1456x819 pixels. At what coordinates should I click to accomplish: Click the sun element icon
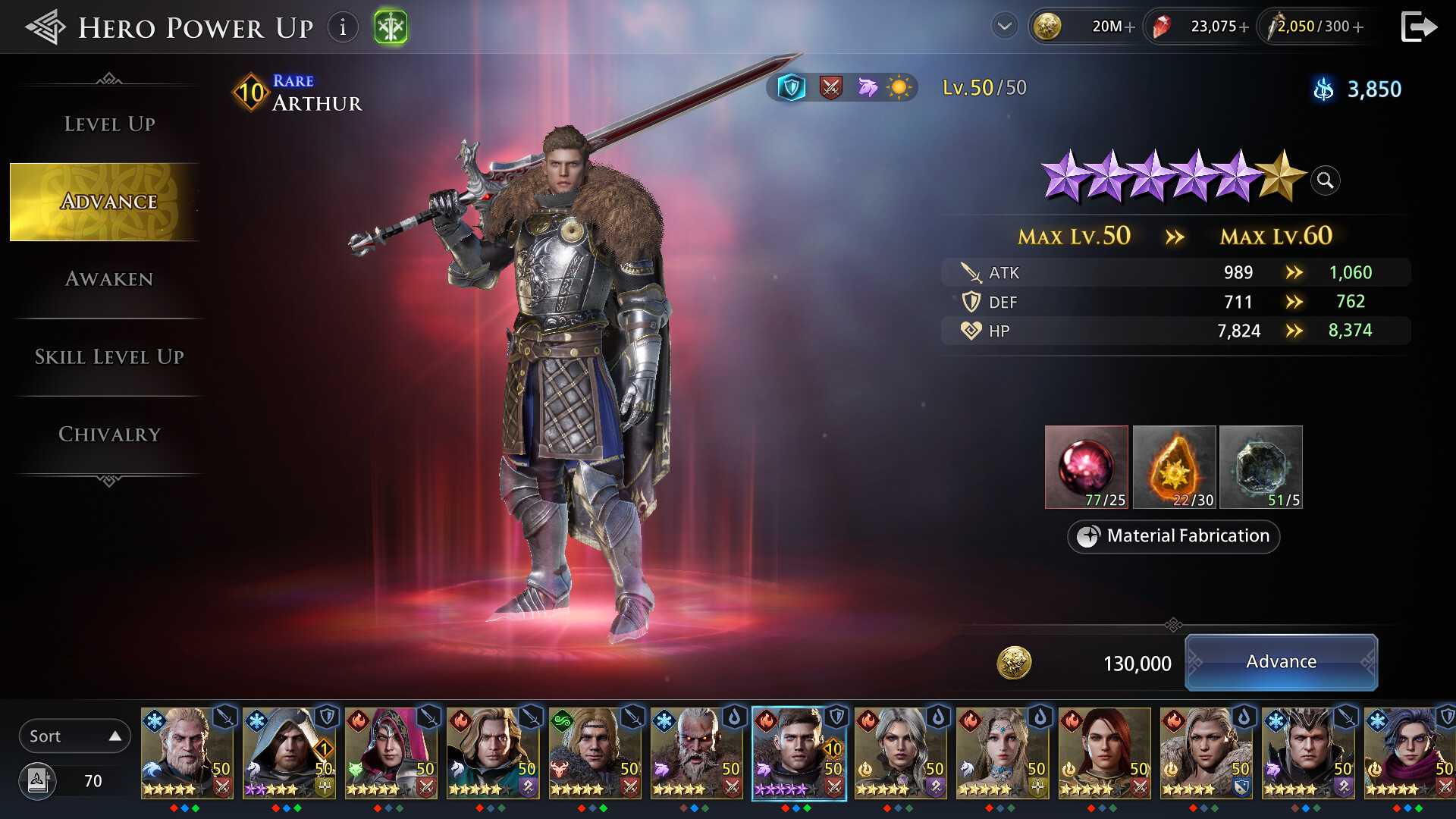[x=899, y=87]
